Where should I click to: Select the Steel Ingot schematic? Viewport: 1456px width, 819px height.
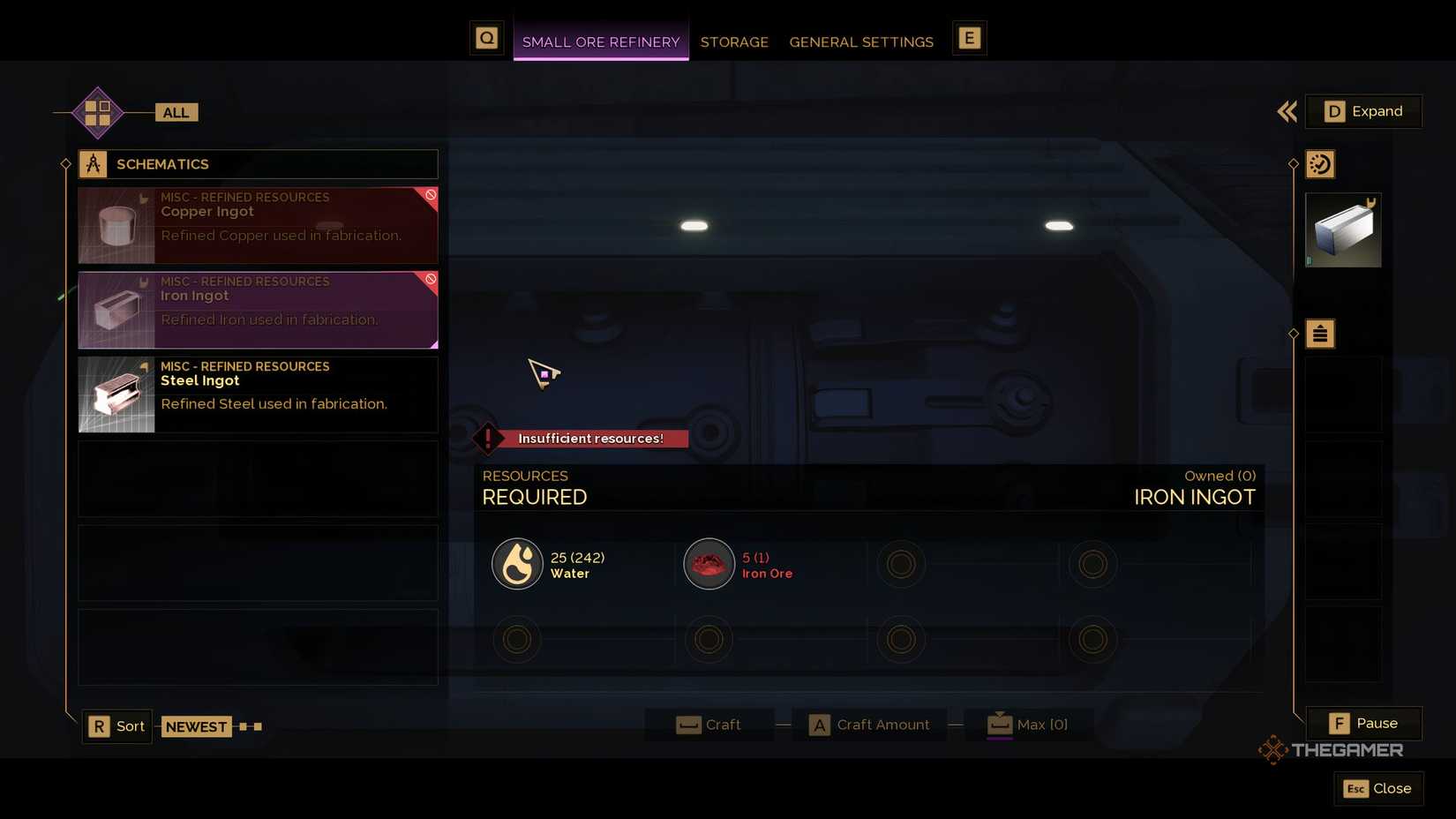258,394
